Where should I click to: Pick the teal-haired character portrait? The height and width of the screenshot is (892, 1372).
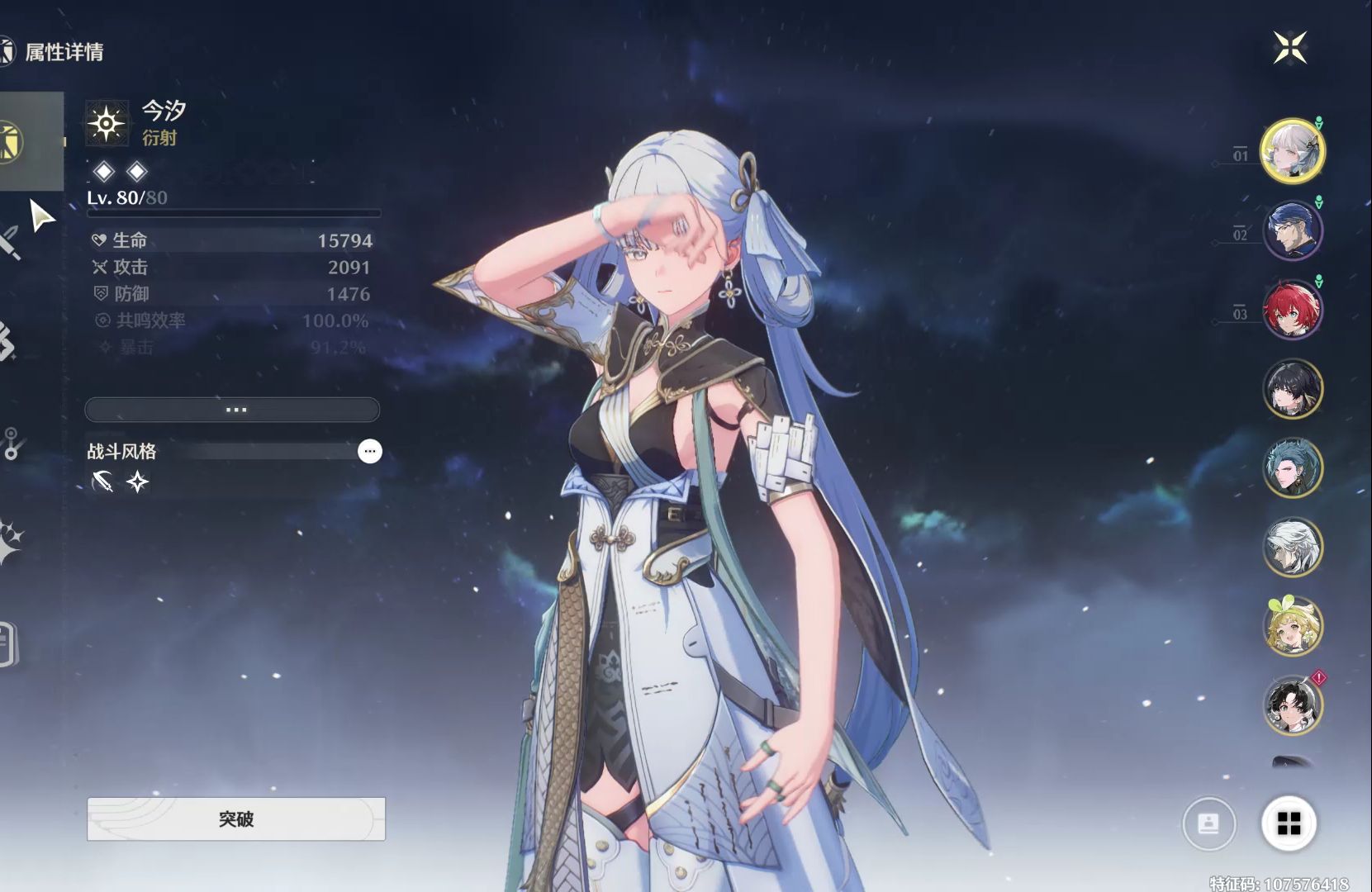[x=1292, y=467]
